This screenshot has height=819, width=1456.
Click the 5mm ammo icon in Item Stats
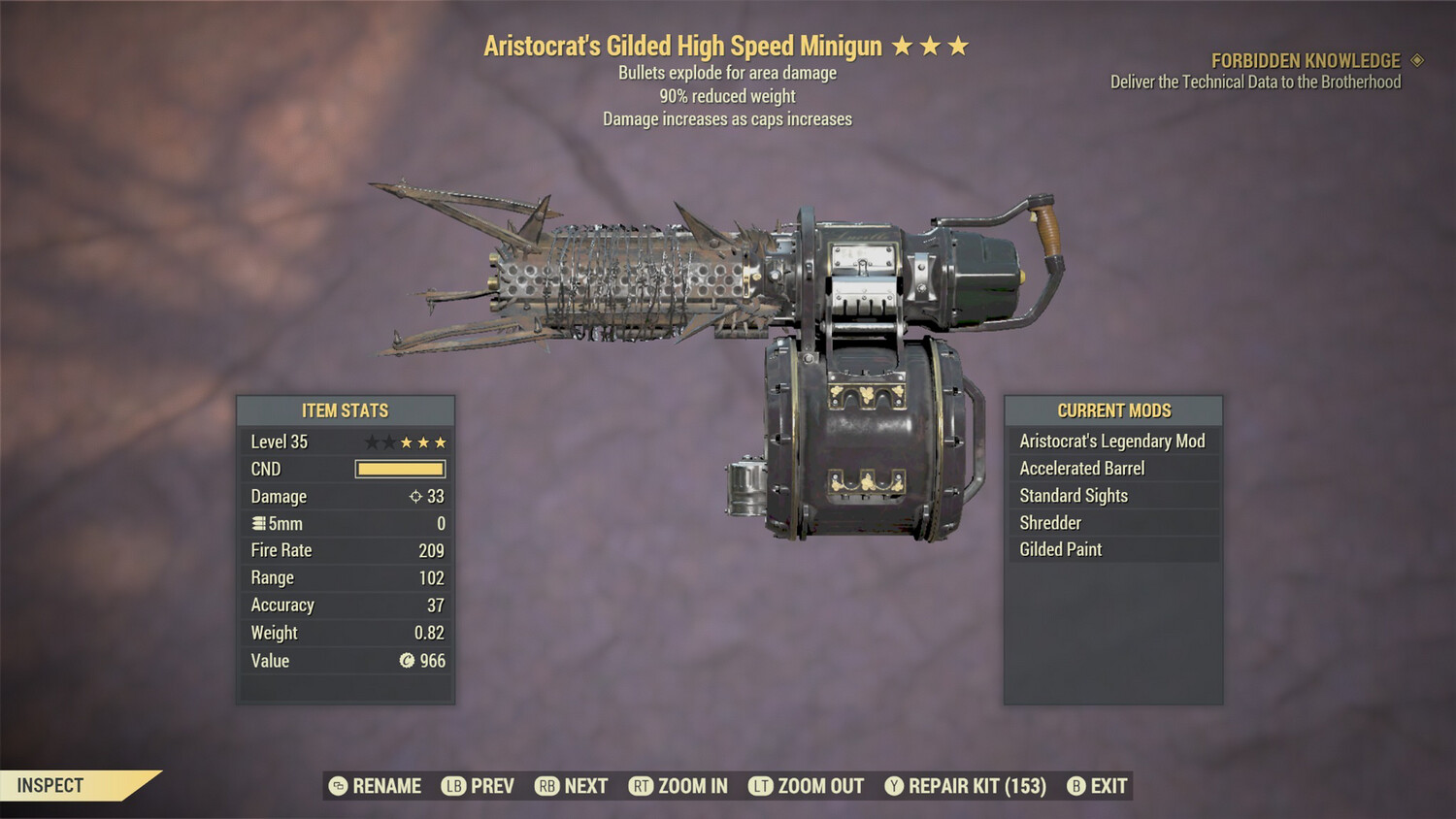pos(258,523)
